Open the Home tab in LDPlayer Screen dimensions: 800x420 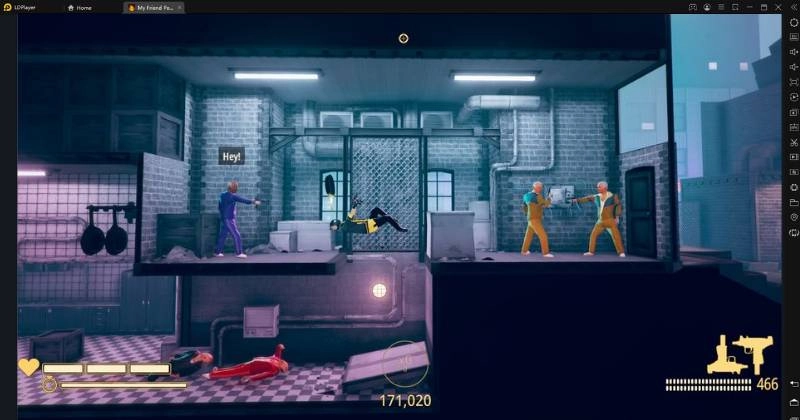(79, 7)
